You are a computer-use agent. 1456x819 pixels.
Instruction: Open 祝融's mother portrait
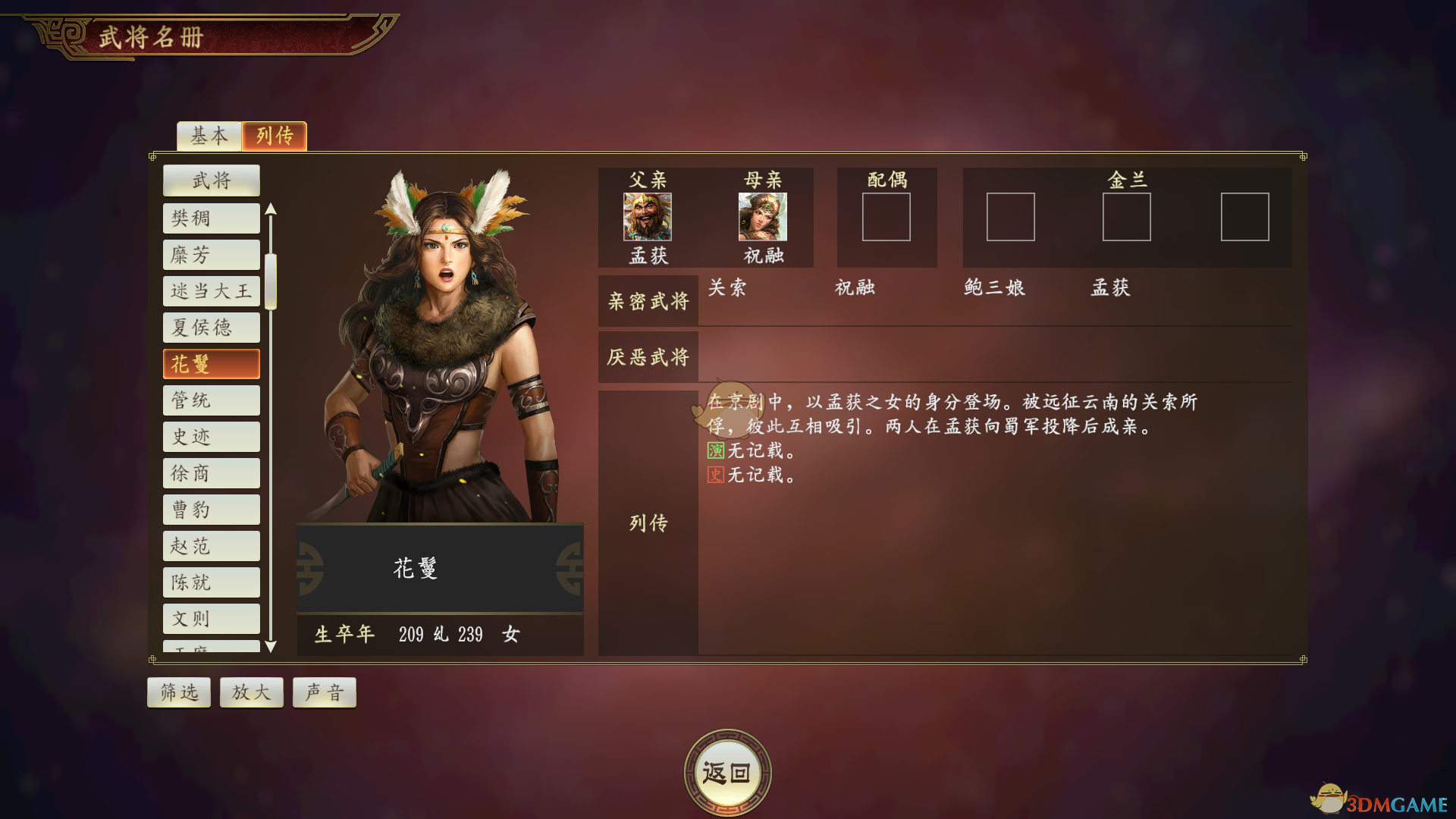[762, 218]
